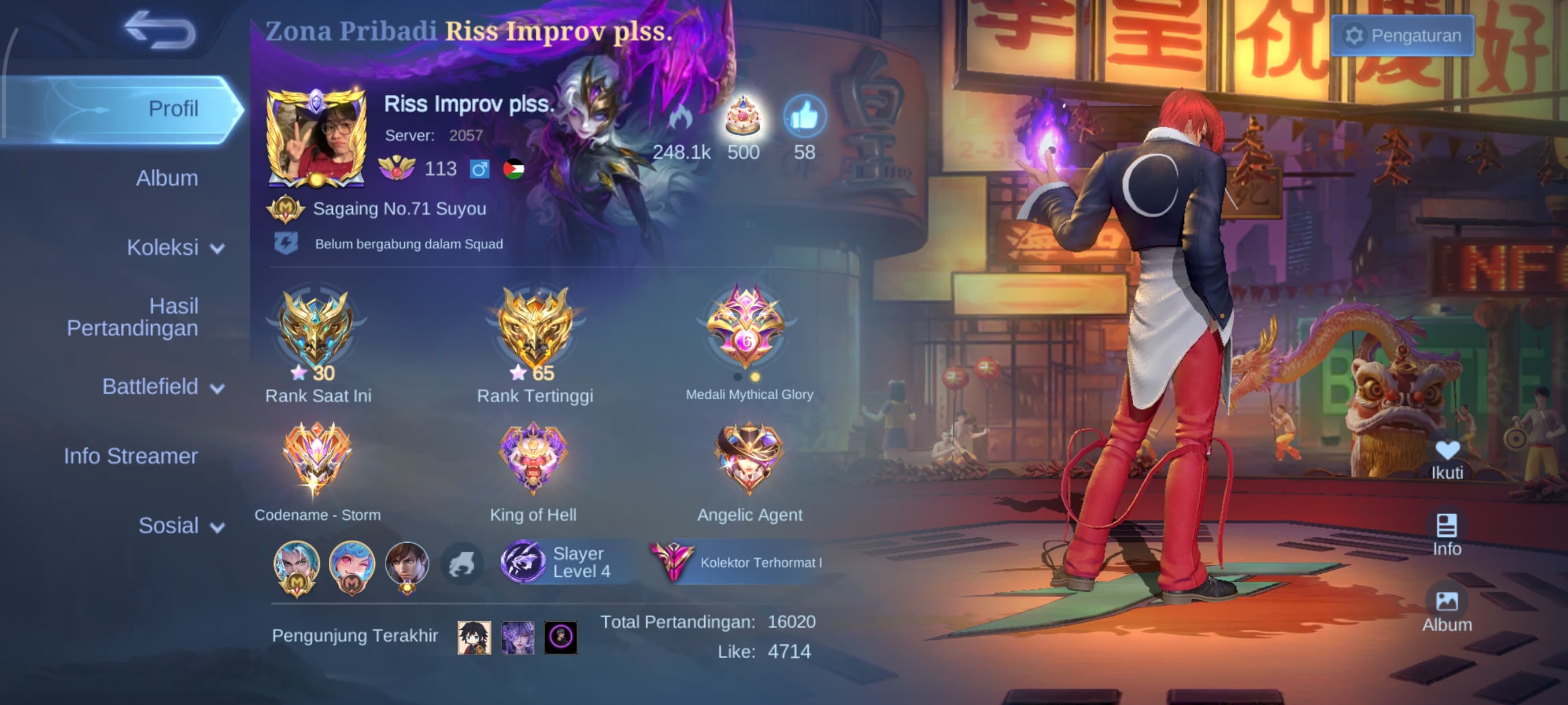Viewport: 1568px width, 705px height.
Task: Expand the Koleksi menu
Action: point(174,248)
